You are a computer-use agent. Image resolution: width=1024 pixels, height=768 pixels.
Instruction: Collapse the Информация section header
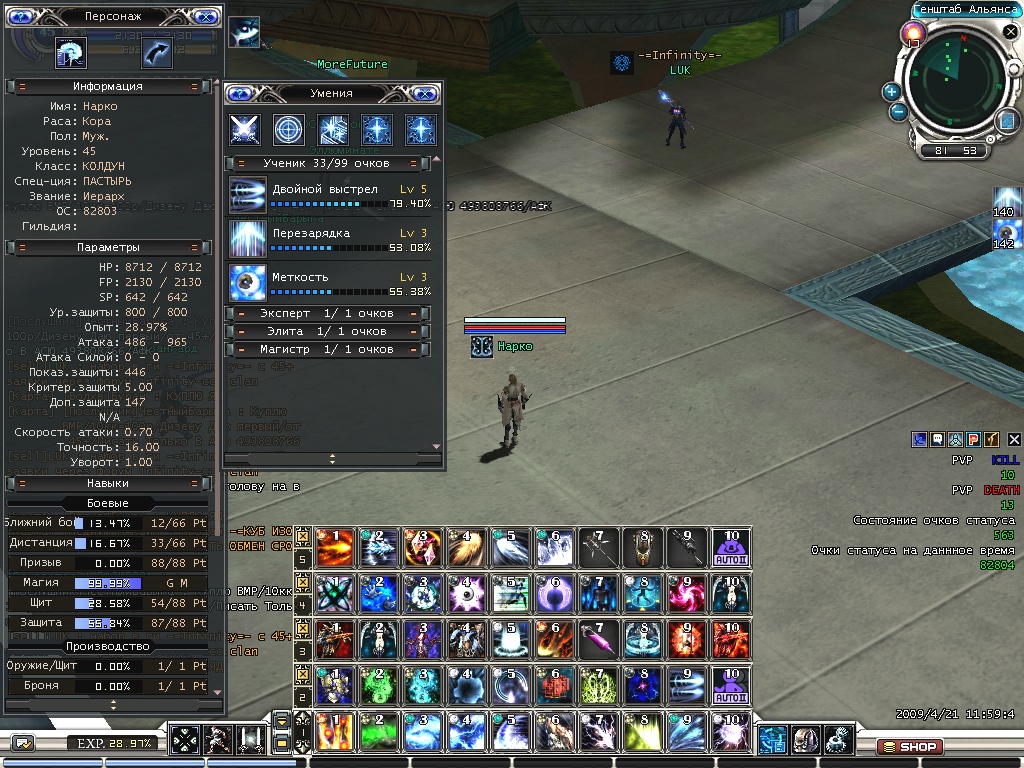[x=107, y=87]
